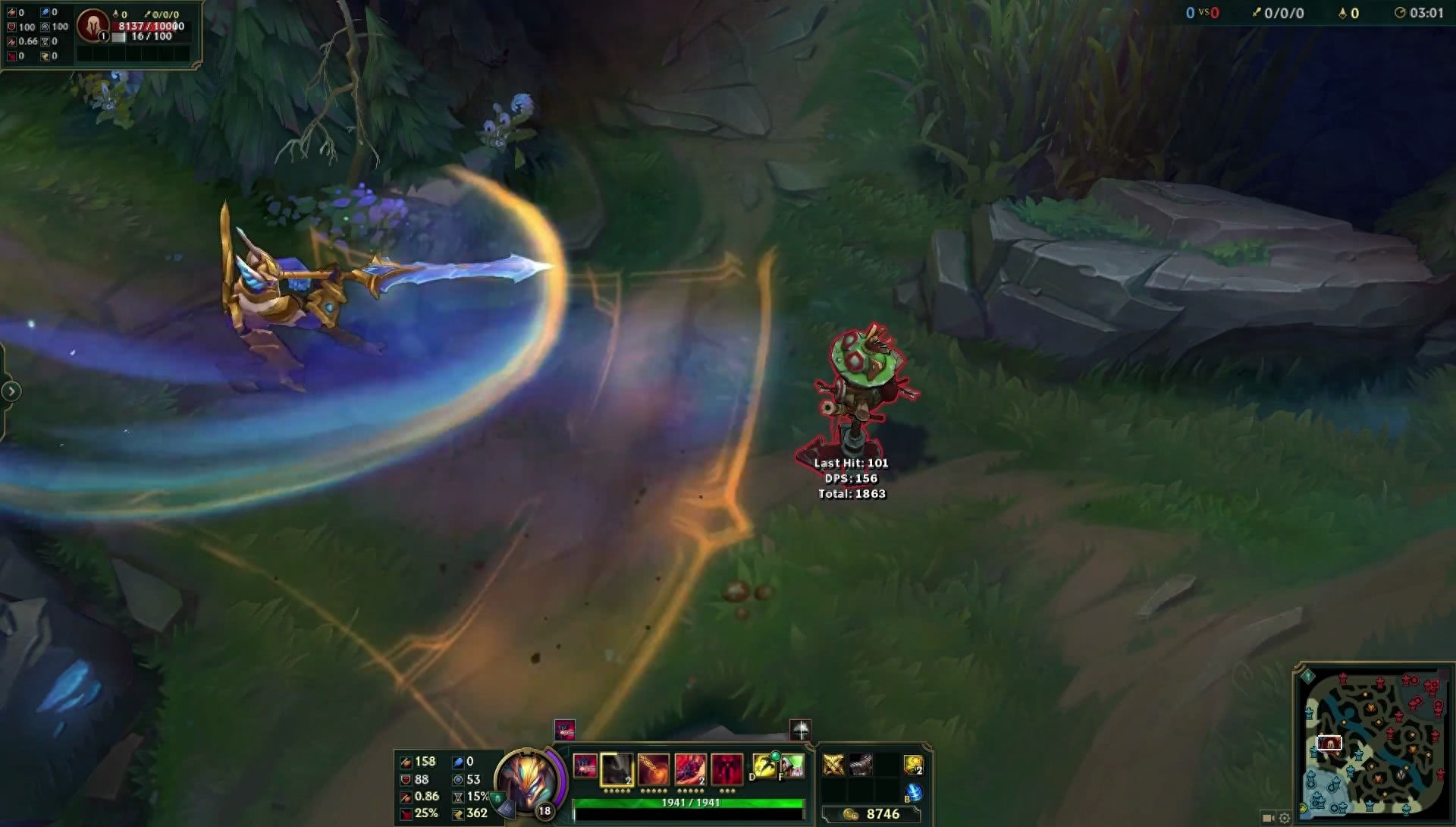1456x827 pixels.
Task: Activate the blue recall button
Action: click(x=914, y=792)
